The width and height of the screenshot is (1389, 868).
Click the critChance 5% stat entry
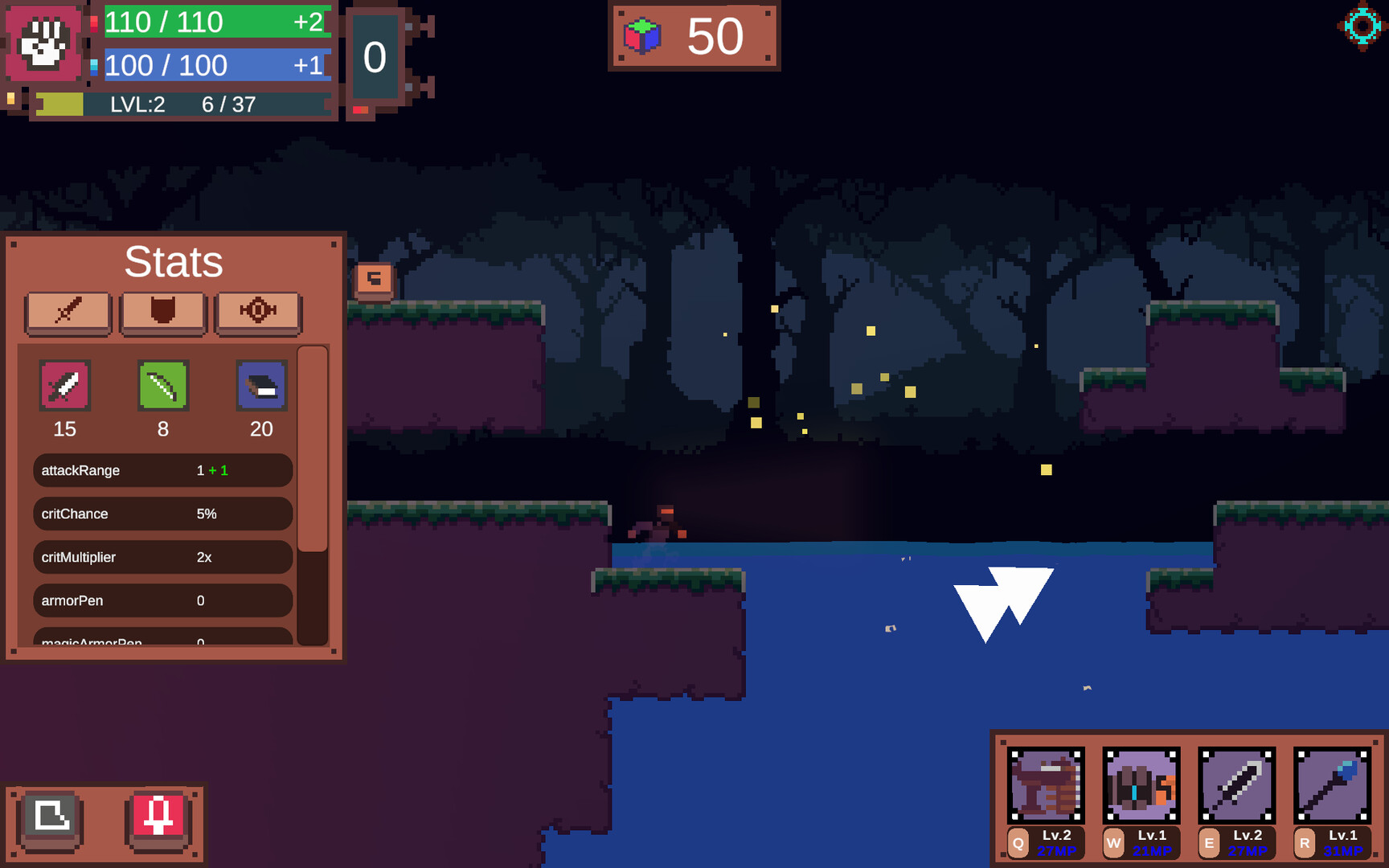click(x=162, y=514)
